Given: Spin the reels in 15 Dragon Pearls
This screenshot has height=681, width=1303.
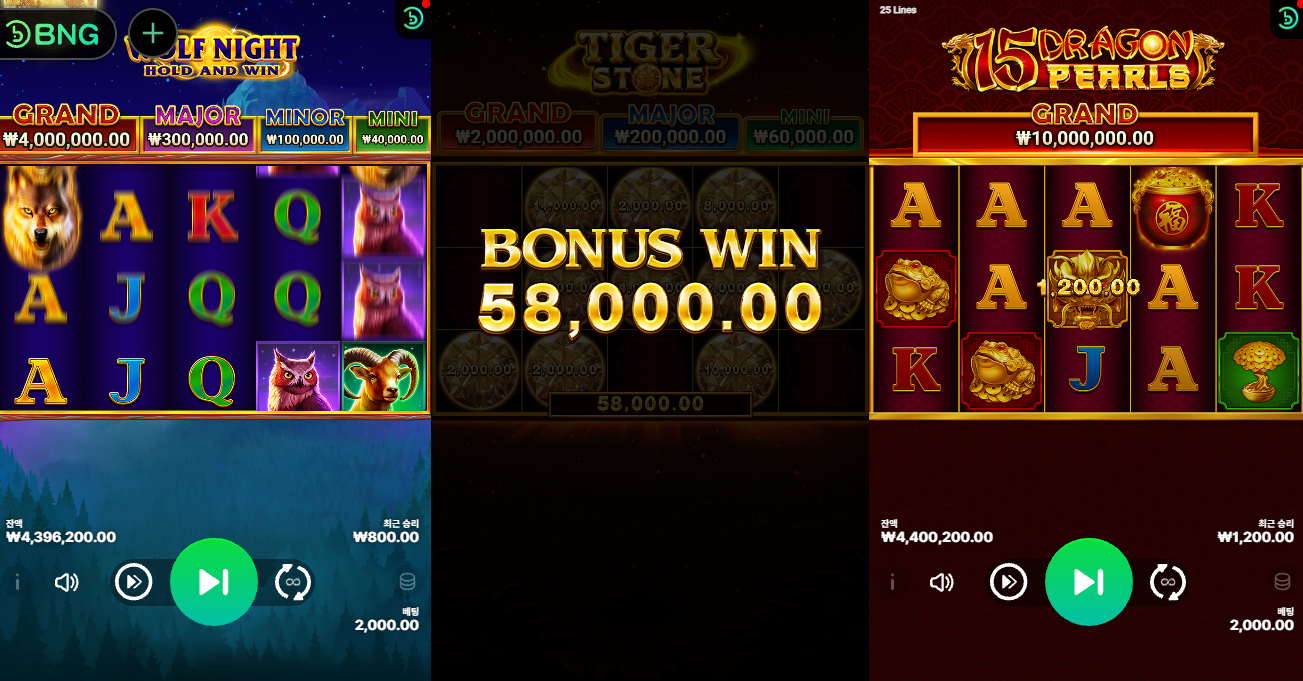Looking at the screenshot, I should 1089,582.
